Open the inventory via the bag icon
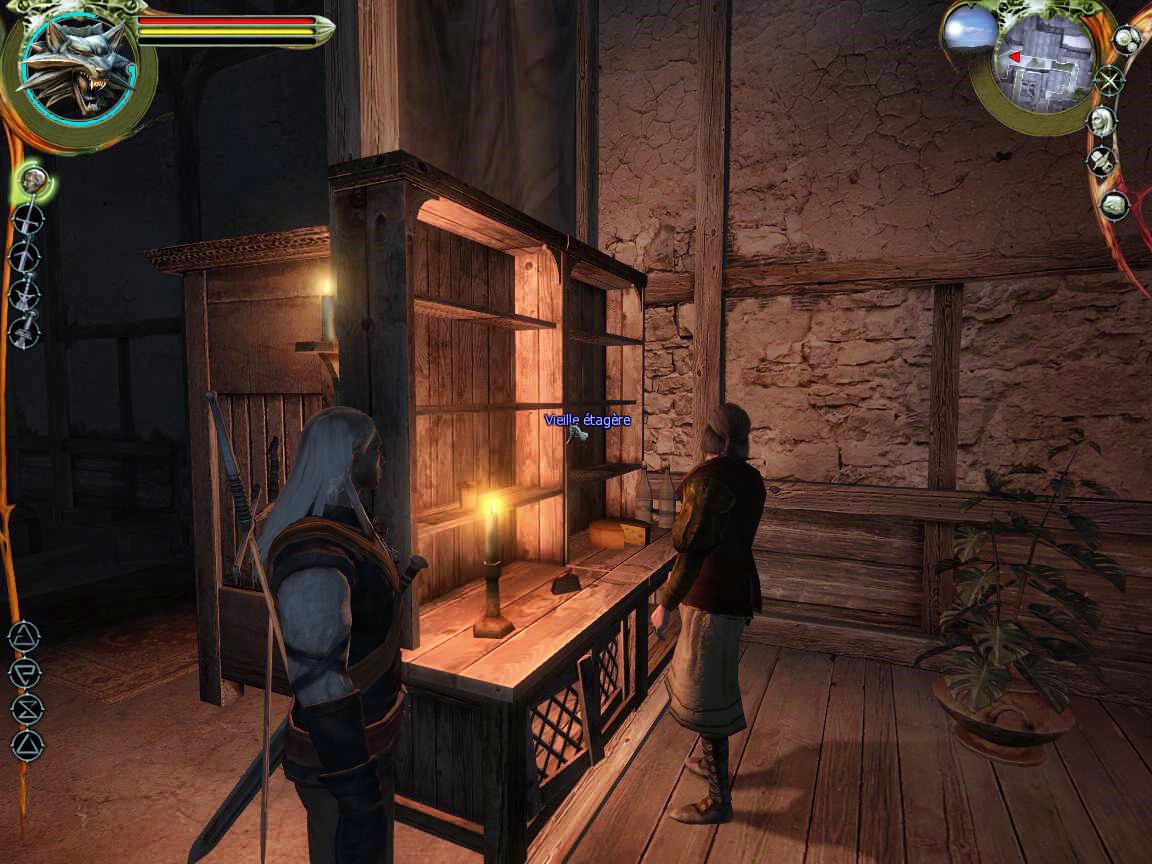 [1113, 206]
